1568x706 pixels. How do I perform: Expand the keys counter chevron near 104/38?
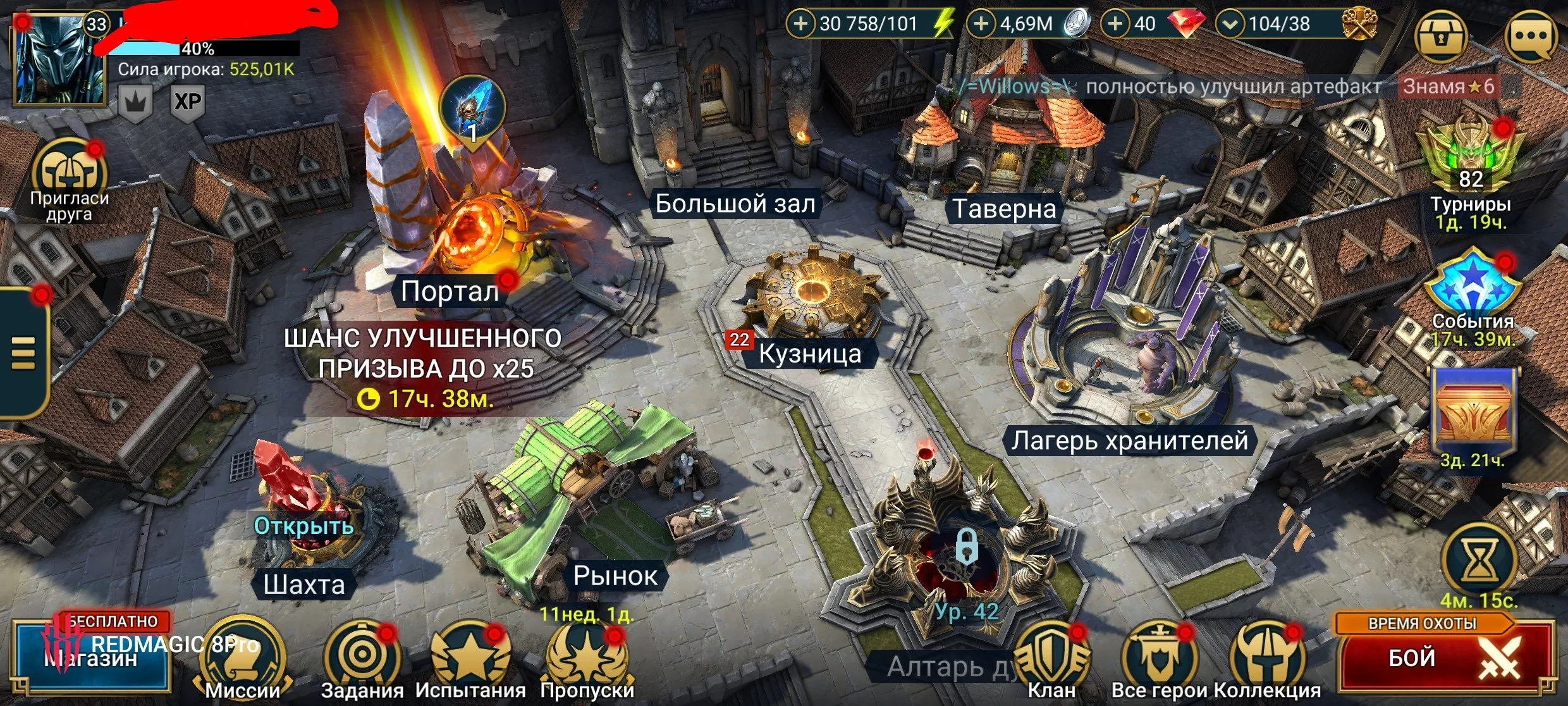(1230, 24)
